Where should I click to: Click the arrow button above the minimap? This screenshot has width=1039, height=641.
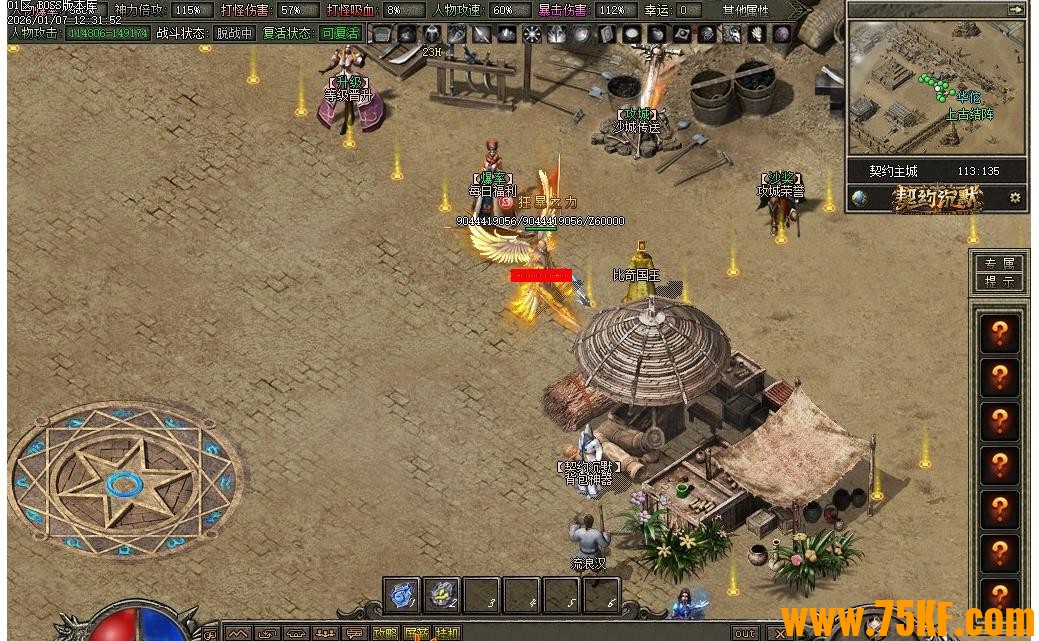pos(1016,10)
